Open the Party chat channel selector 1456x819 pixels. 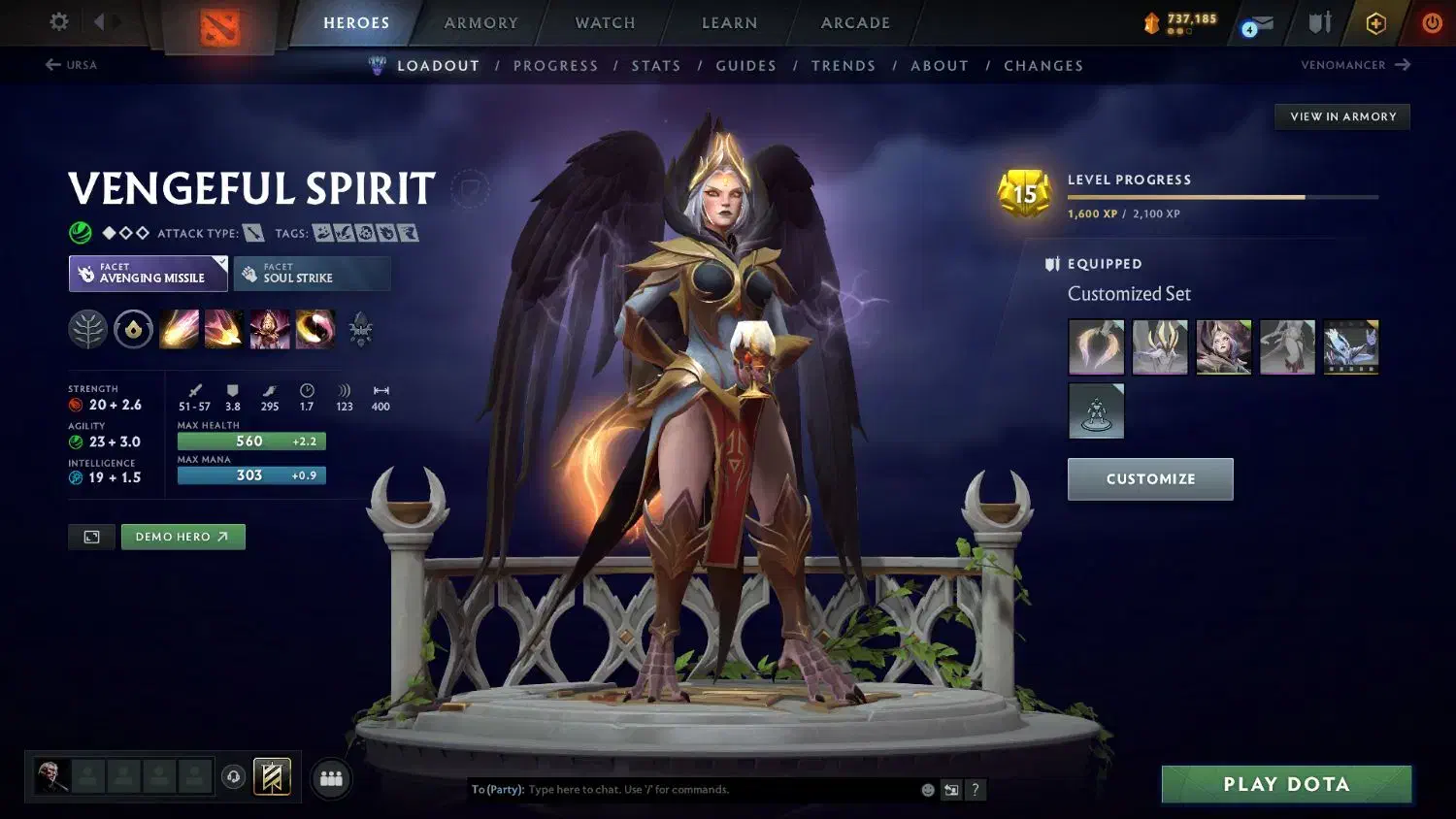(x=501, y=790)
